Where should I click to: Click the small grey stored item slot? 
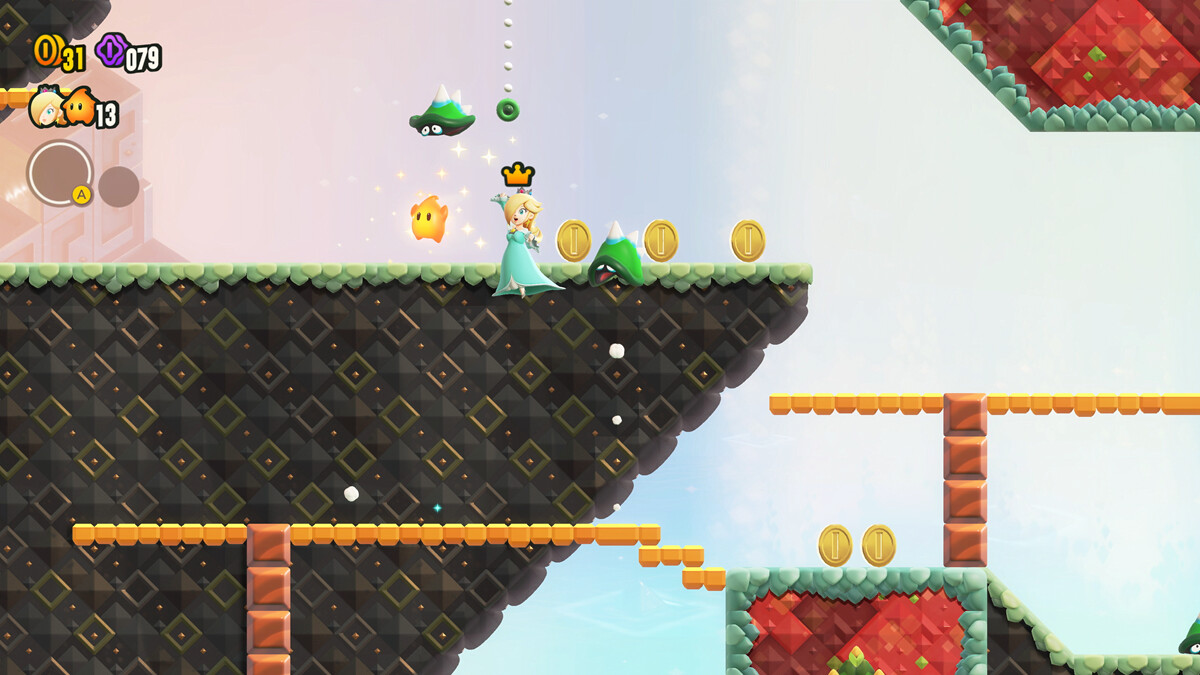click(118, 187)
